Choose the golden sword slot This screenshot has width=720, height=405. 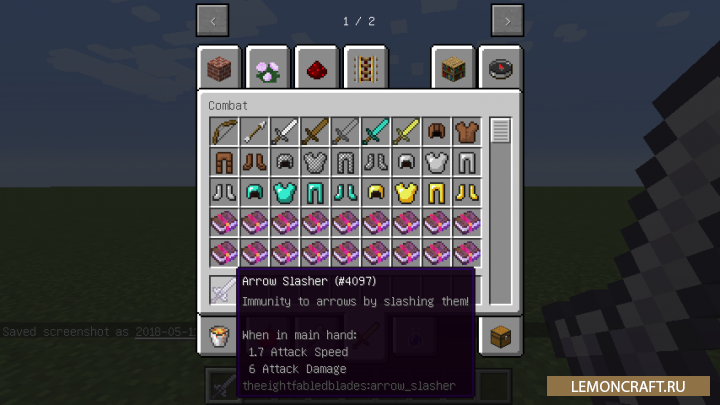click(406, 131)
